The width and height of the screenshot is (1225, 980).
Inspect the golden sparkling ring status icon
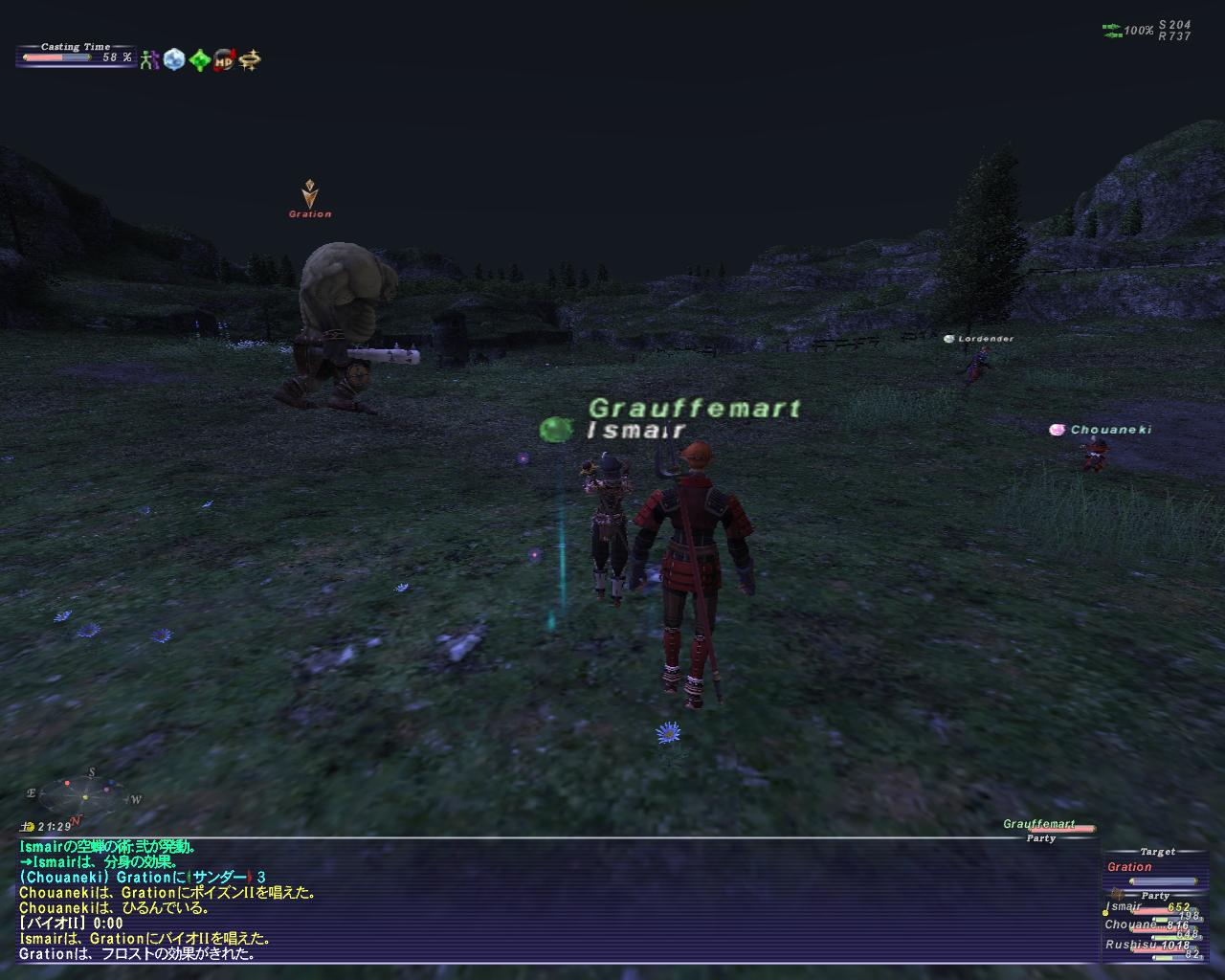(x=250, y=60)
